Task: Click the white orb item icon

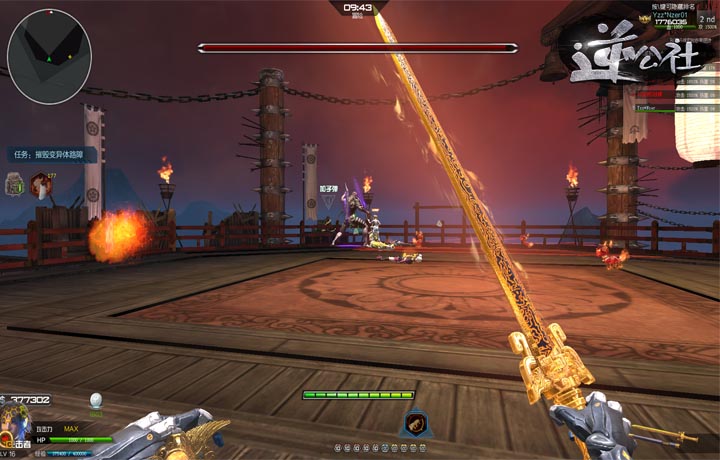Action: coord(96,400)
